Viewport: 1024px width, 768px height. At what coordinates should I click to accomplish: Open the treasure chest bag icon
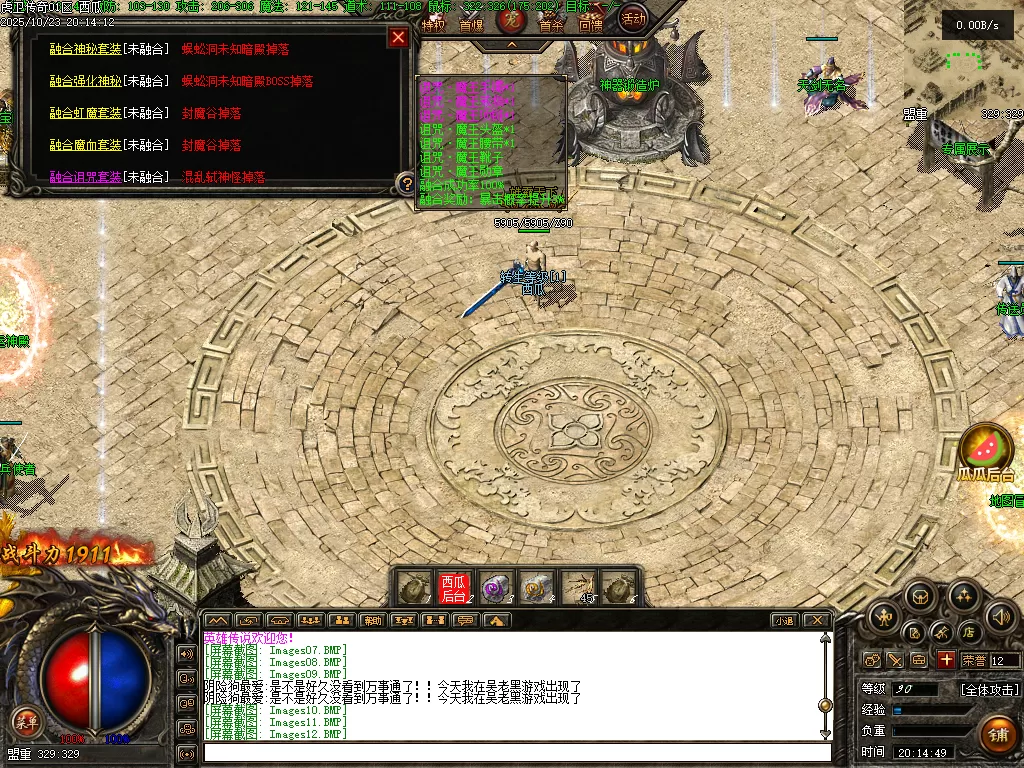pyautogui.click(x=920, y=598)
